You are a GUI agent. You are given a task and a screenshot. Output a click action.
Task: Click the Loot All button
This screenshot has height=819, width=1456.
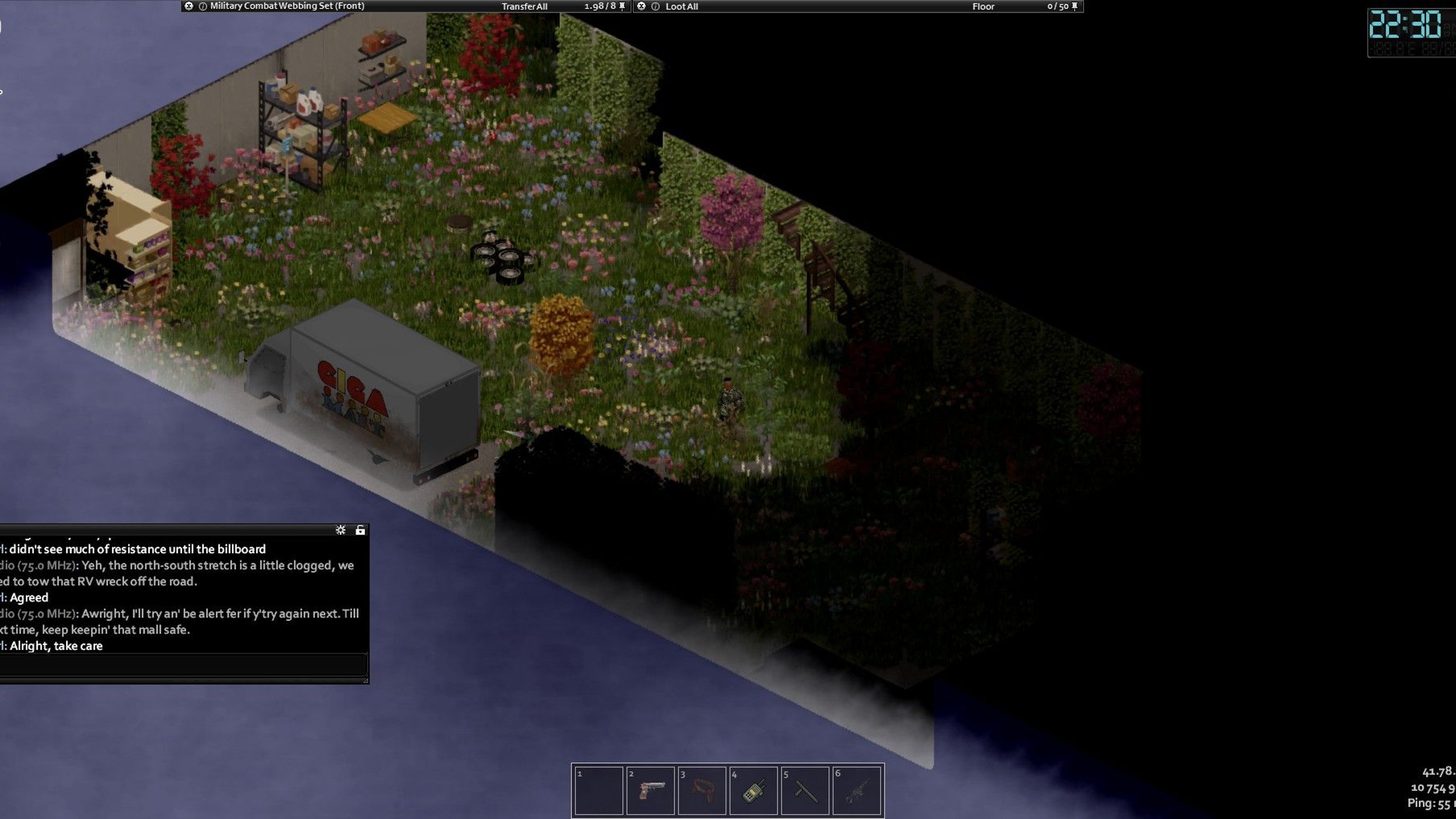click(x=682, y=6)
